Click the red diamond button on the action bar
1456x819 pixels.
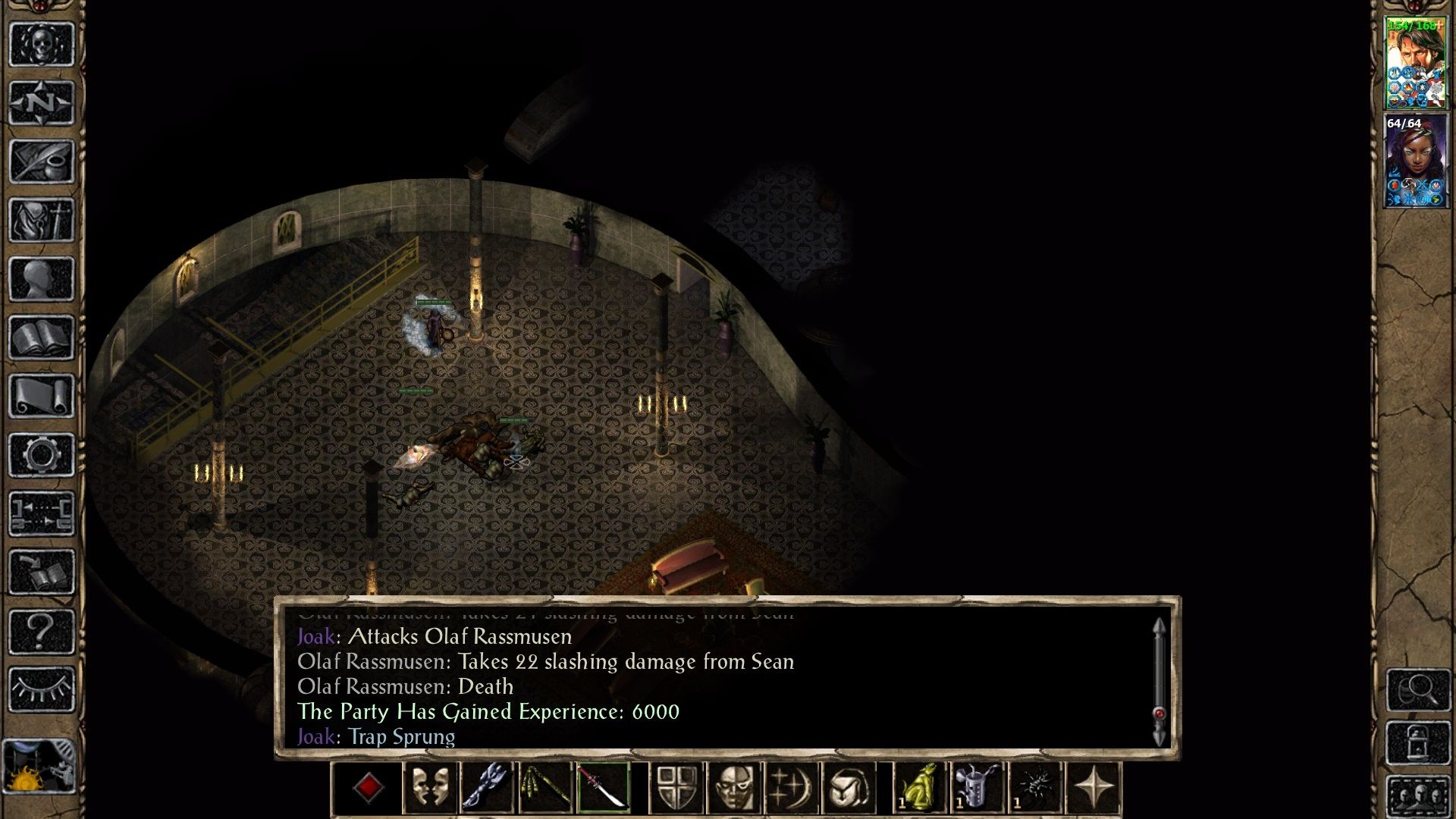[x=369, y=788]
